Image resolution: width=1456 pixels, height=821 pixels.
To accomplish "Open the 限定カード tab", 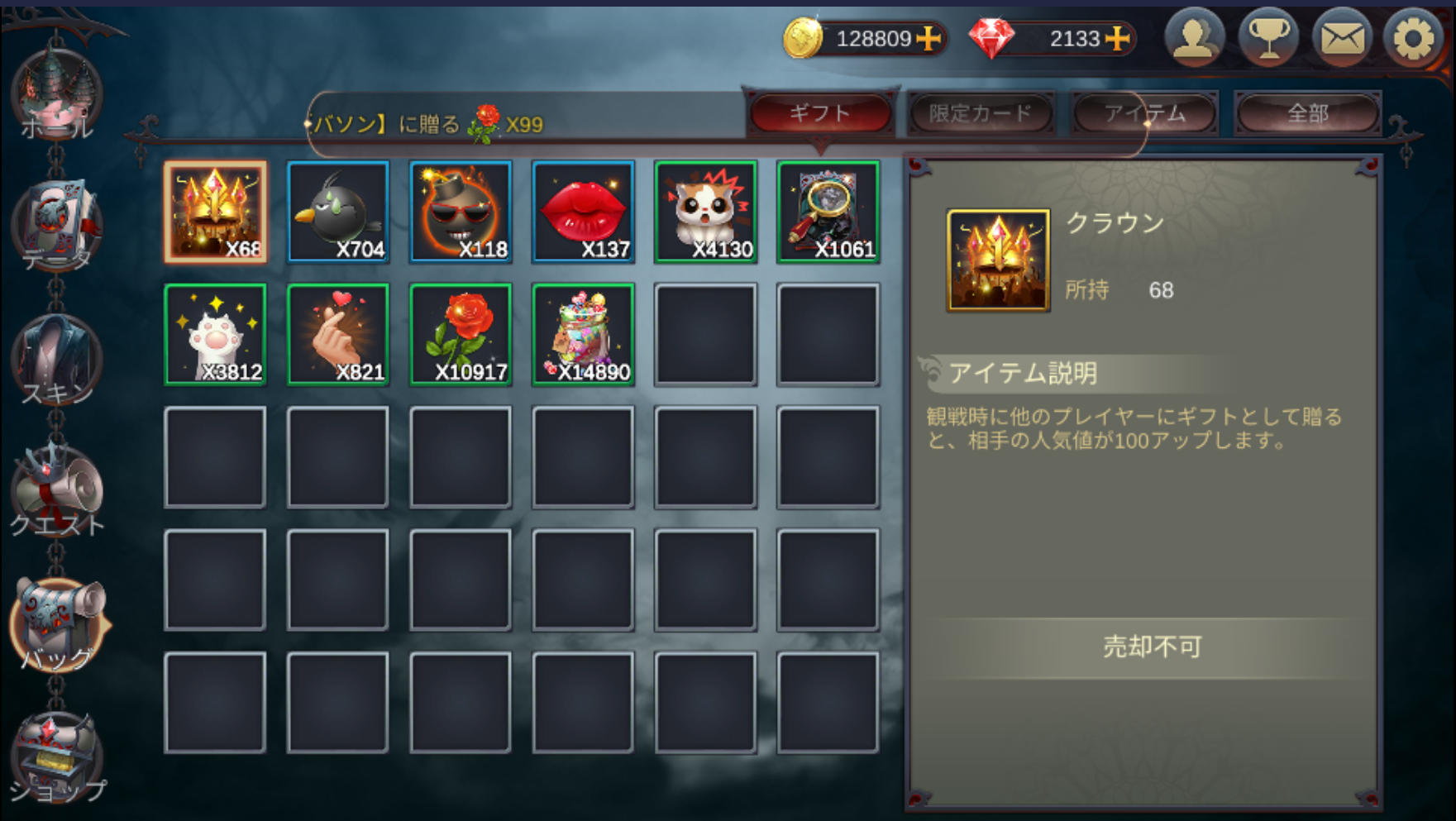I will coord(981,113).
